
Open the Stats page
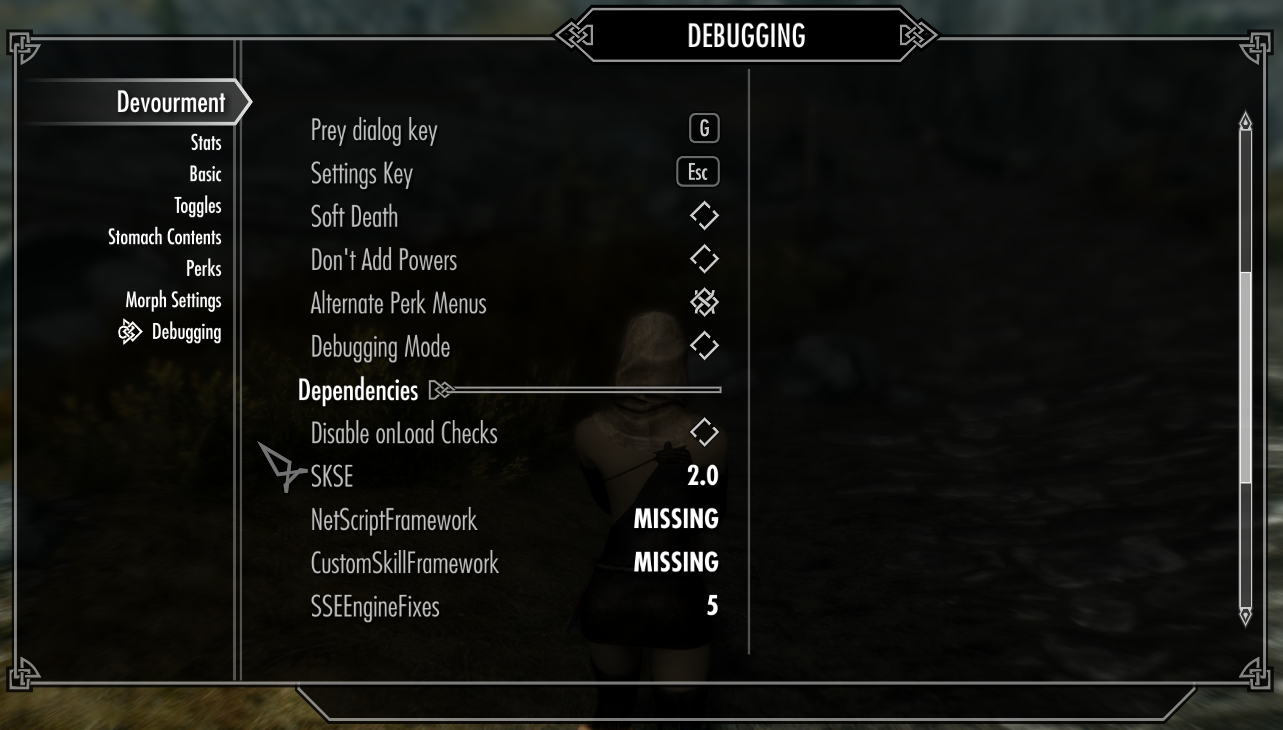pos(206,143)
